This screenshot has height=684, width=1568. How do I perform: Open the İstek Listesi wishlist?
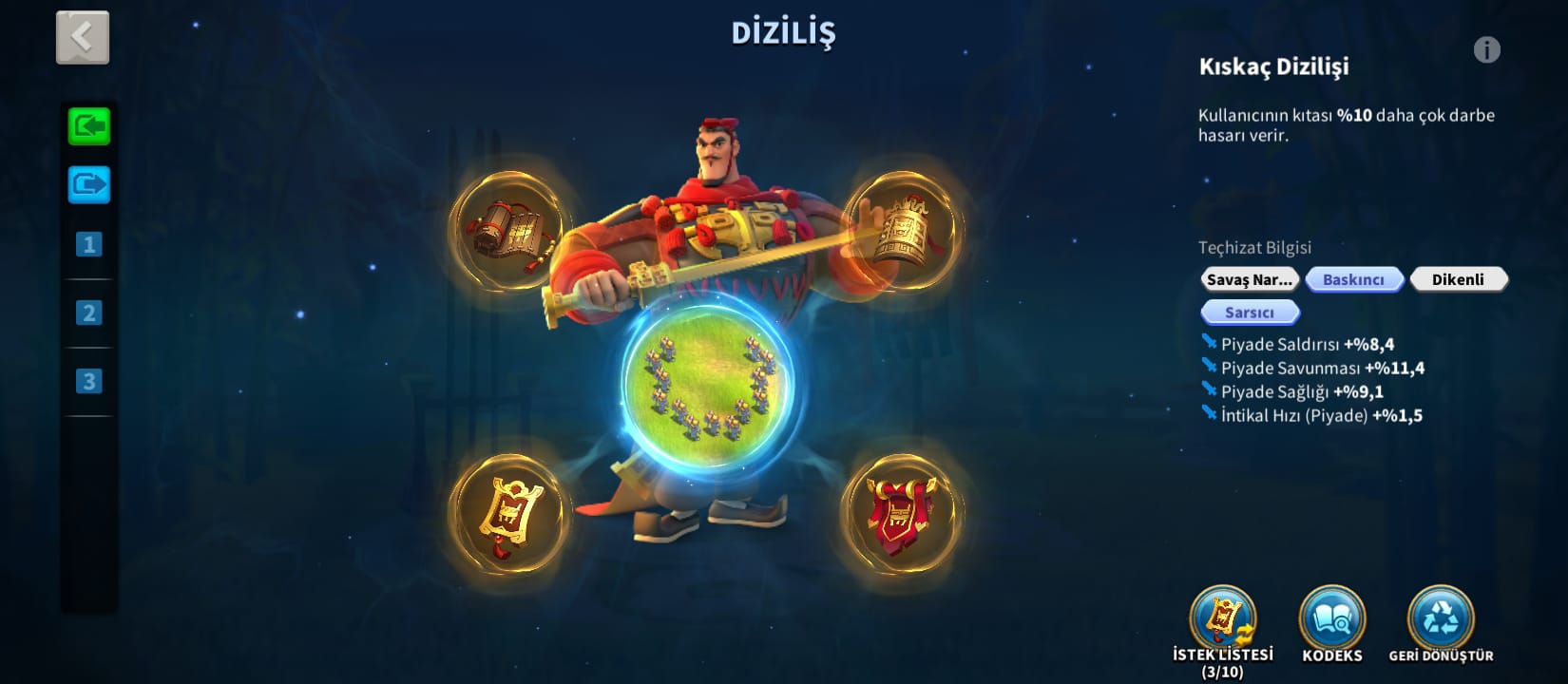pyautogui.click(x=1223, y=620)
